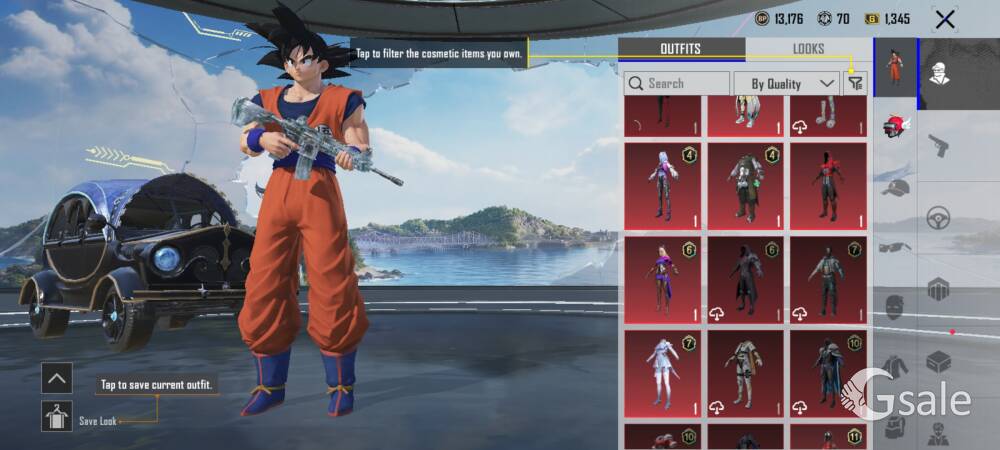Image resolution: width=1000 pixels, height=450 pixels.
Task: Pick the red and black suit outfit
Action: tap(828, 186)
